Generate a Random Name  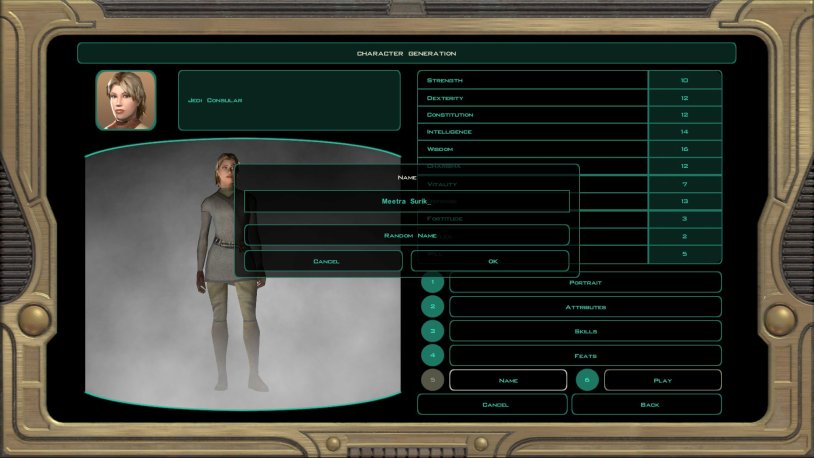click(x=406, y=235)
